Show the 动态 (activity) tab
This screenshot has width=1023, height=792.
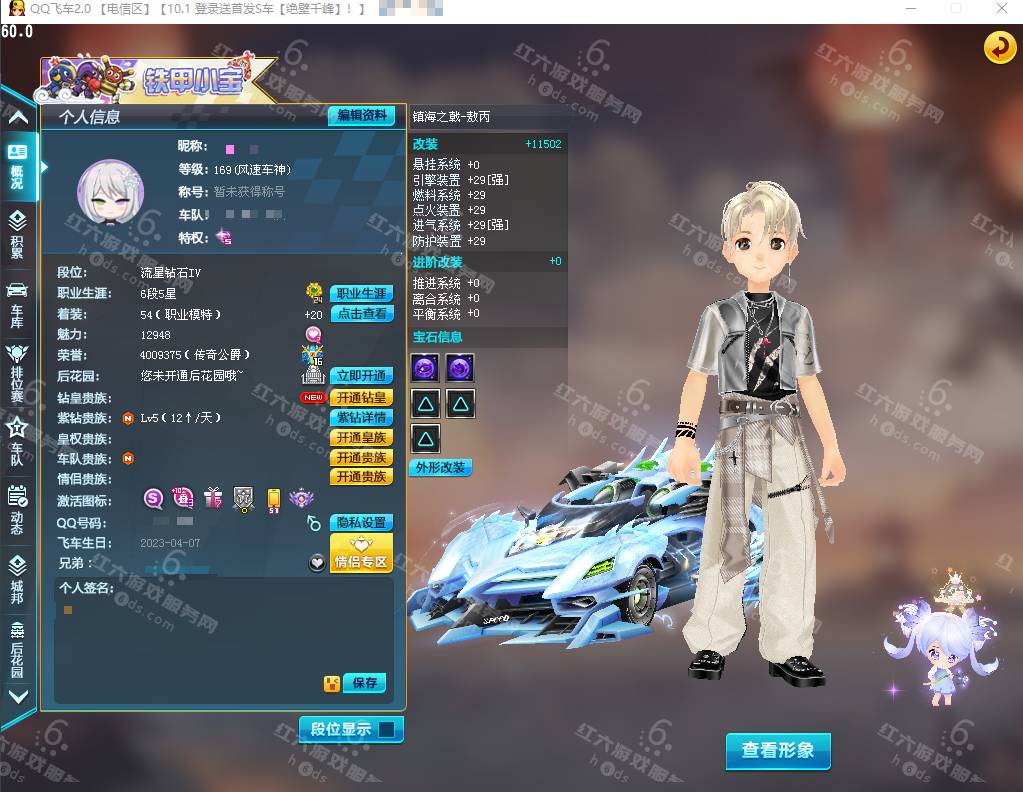coord(17,510)
